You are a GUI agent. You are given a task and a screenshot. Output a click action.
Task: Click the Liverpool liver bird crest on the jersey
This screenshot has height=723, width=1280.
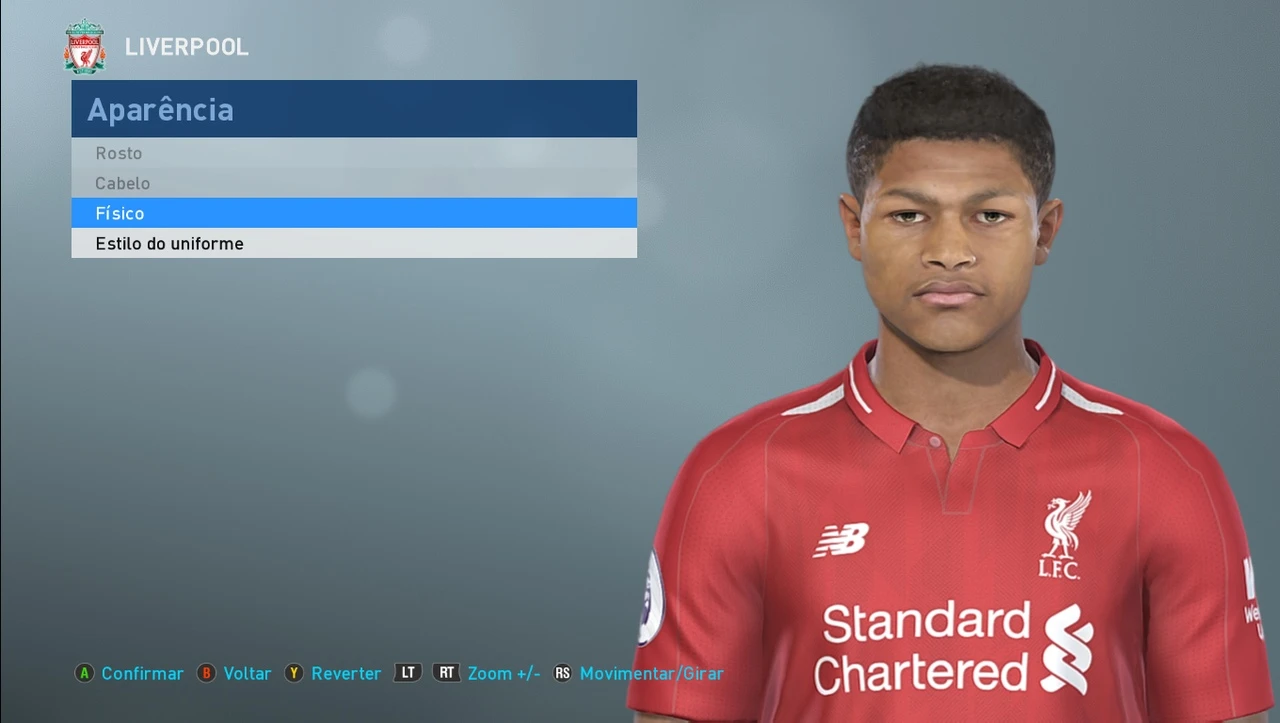1062,530
